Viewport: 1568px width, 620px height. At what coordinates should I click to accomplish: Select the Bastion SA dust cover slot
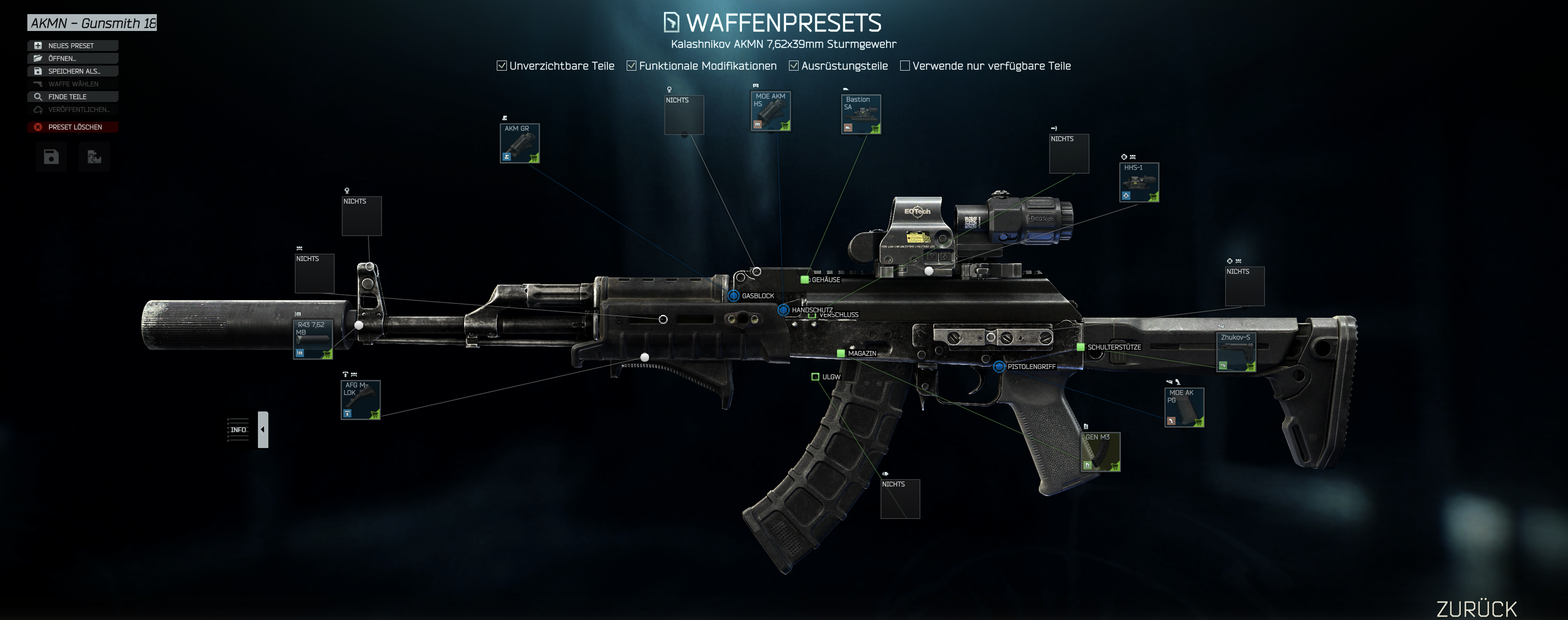click(861, 114)
